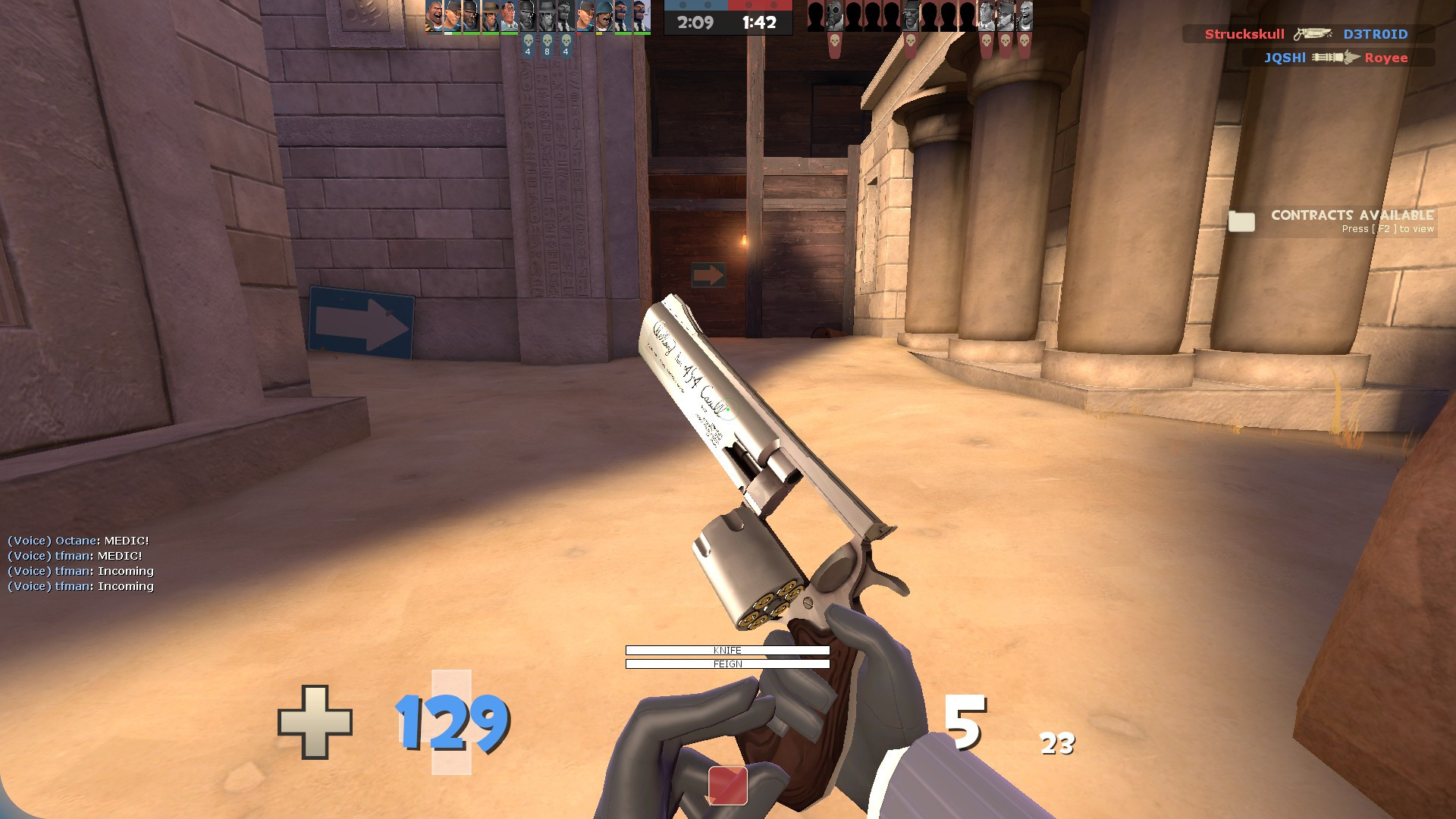This screenshot has height=819, width=1456.
Task: Click a skull icon under the enemy Pyro portrait
Action: point(834,40)
